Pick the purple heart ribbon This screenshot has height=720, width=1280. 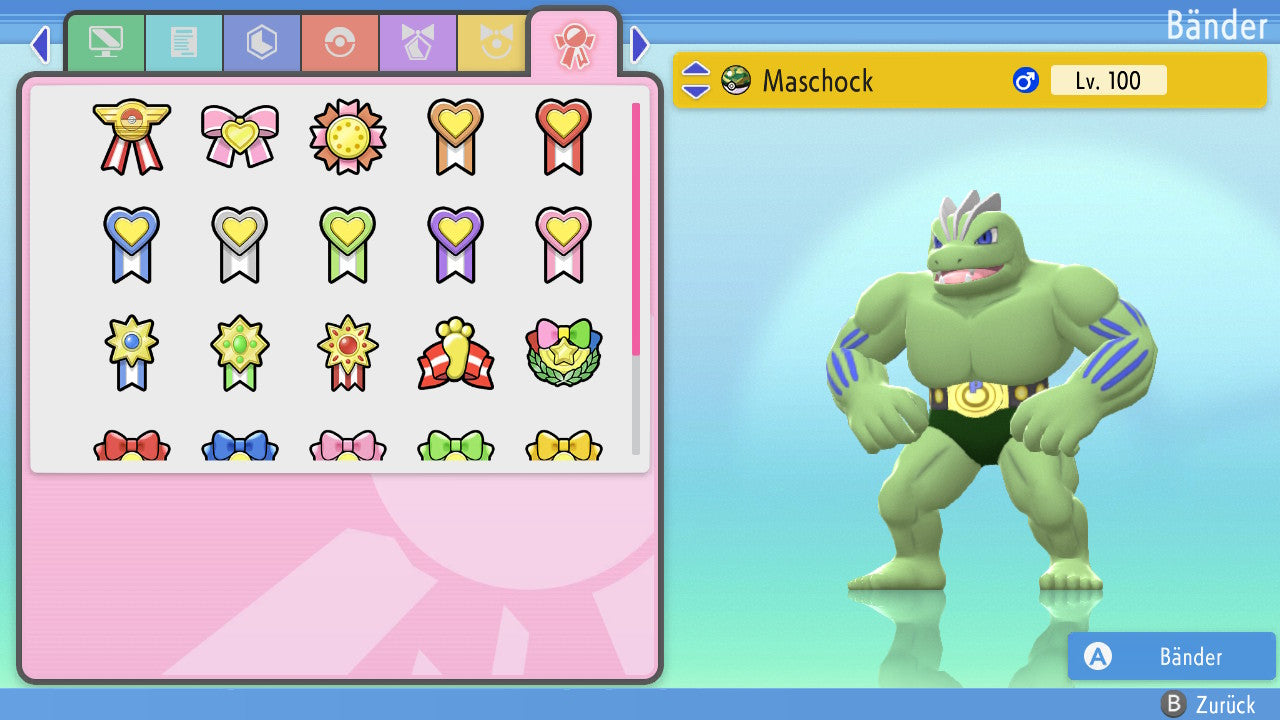455,244
